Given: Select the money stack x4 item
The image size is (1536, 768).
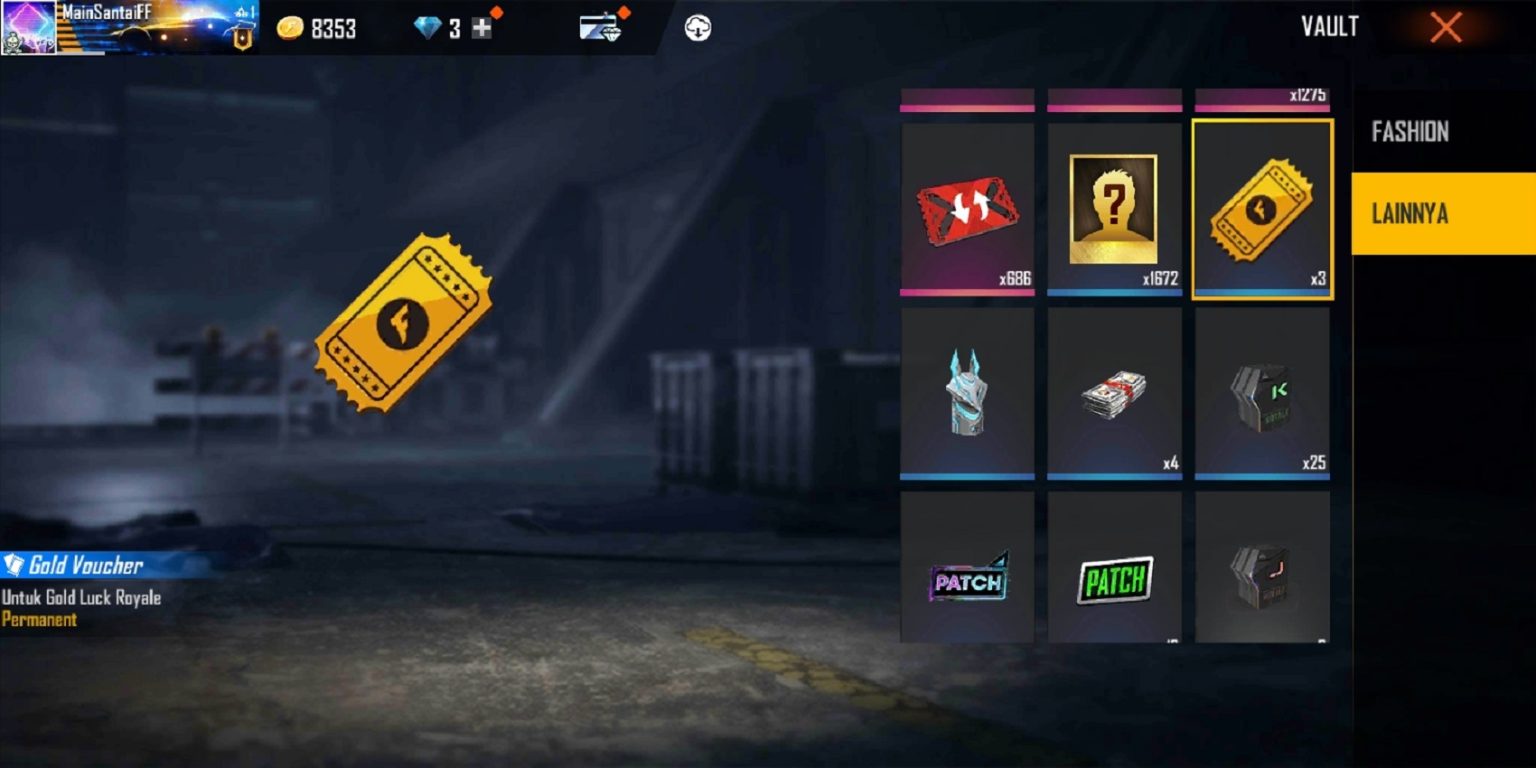Looking at the screenshot, I should coord(1115,391).
